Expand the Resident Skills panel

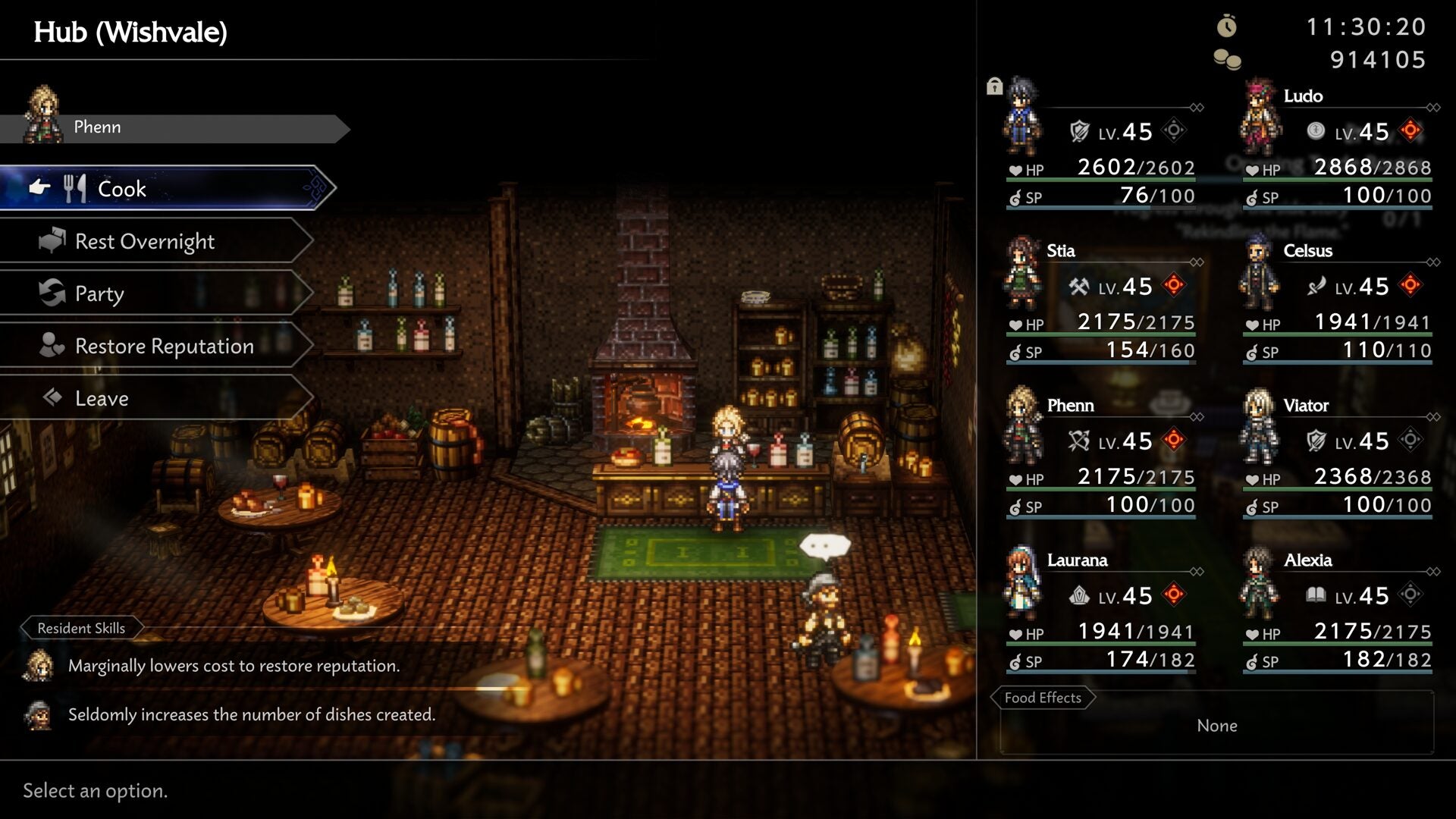(x=81, y=628)
